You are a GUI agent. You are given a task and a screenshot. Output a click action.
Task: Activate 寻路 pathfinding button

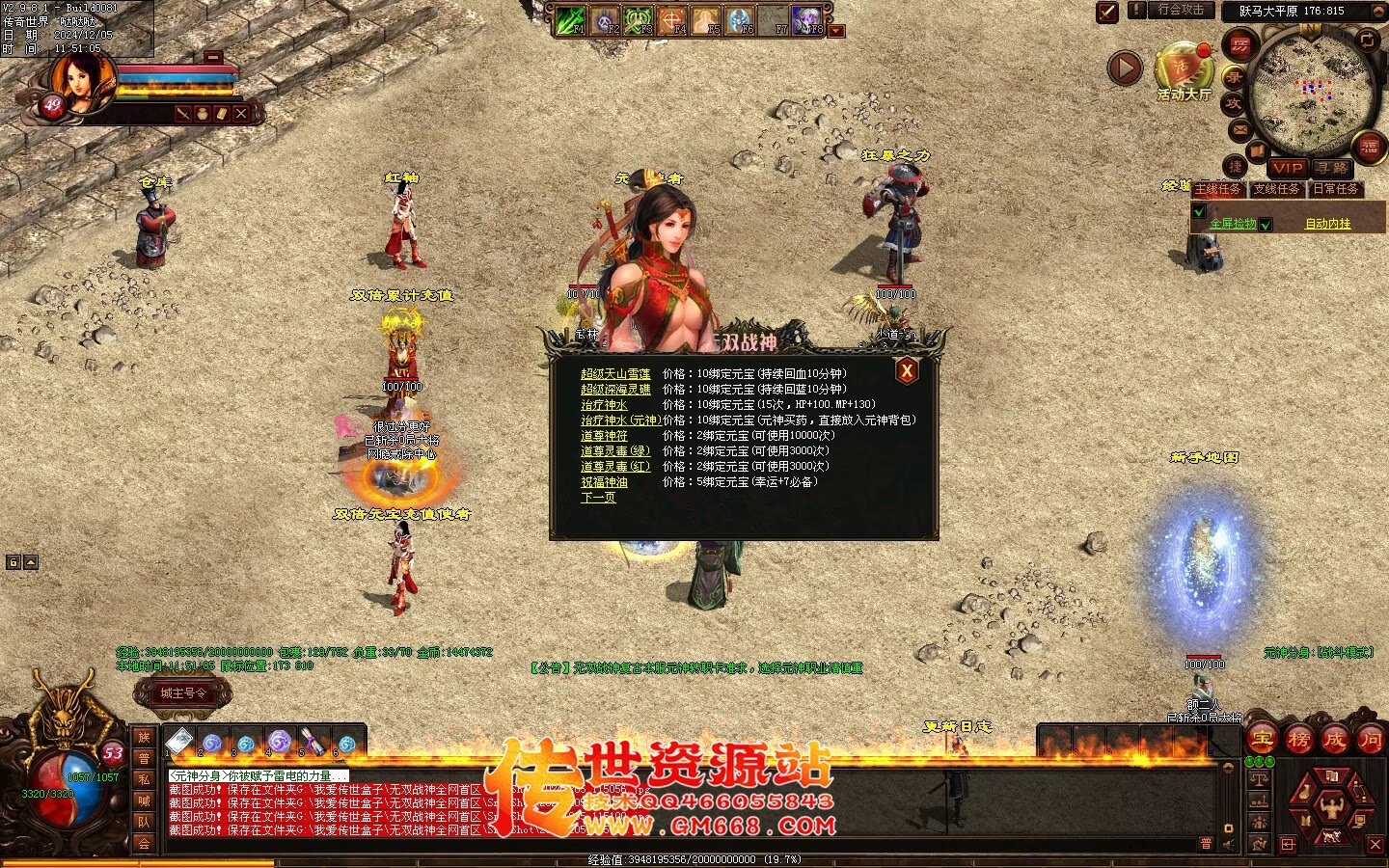point(1332,168)
